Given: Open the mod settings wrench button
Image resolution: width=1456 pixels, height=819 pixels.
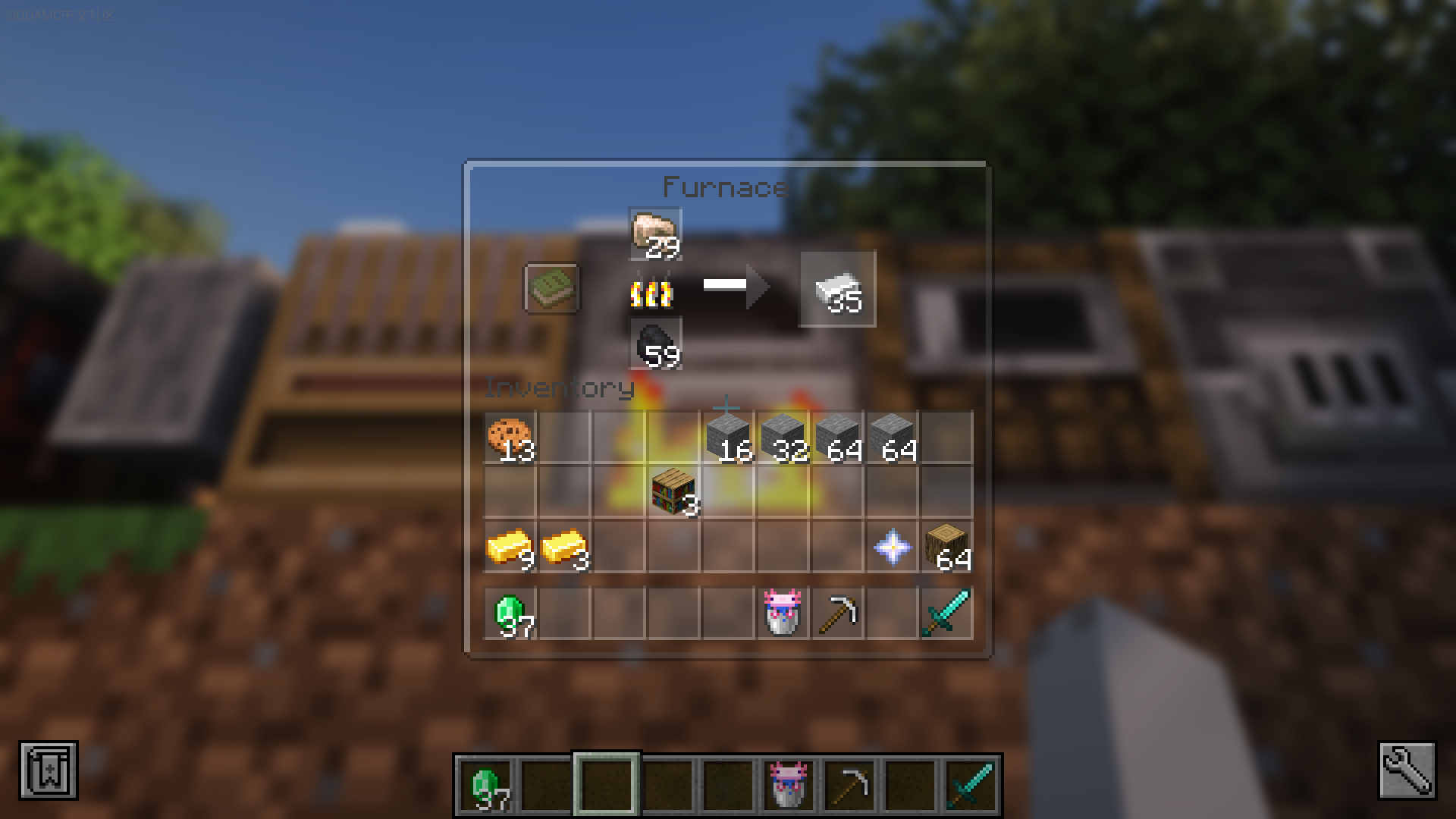Looking at the screenshot, I should 1409,771.
